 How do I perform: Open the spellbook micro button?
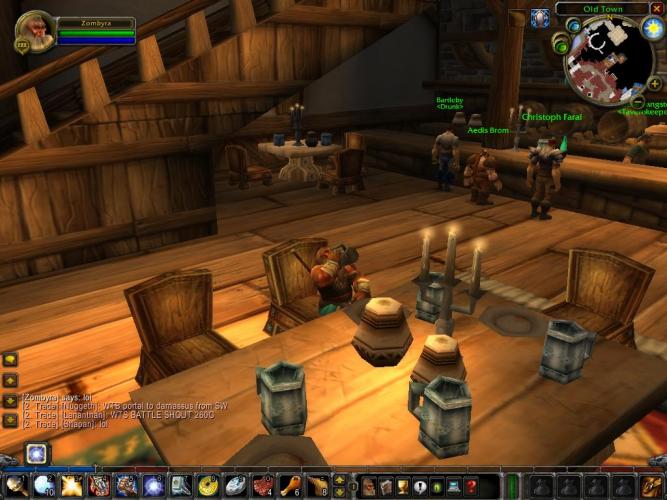(x=386, y=486)
